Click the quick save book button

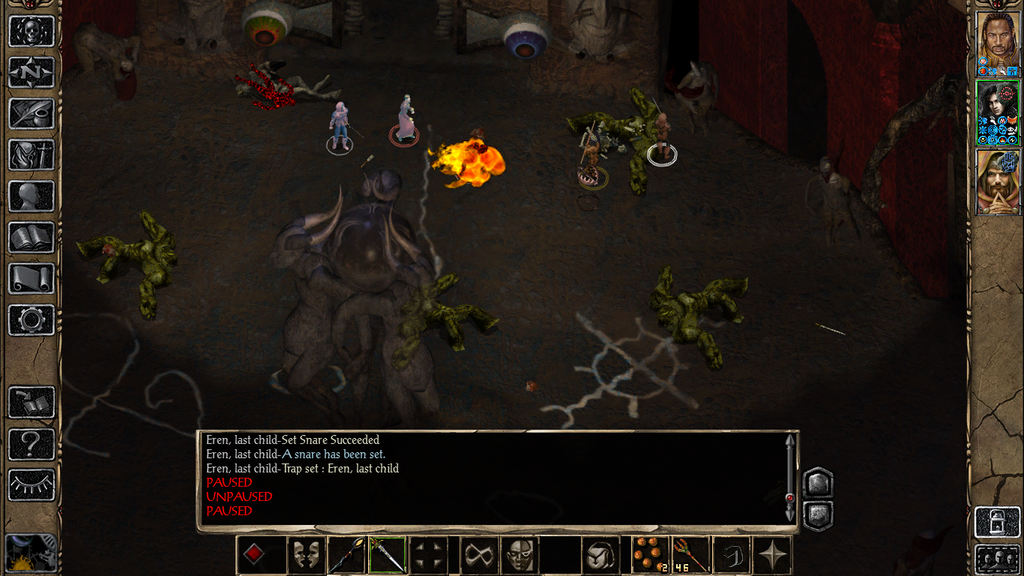[31, 403]
